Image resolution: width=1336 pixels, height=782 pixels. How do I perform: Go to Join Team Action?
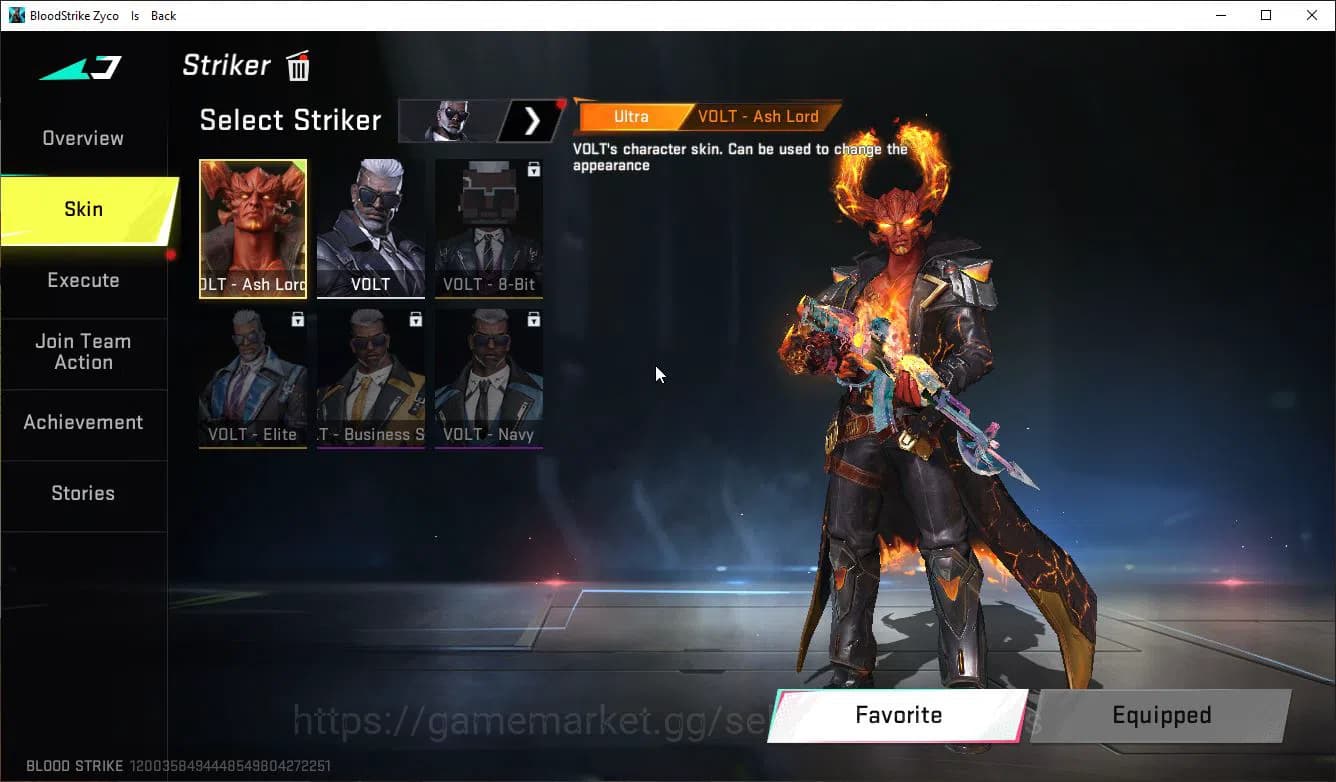tap(83, 351)
